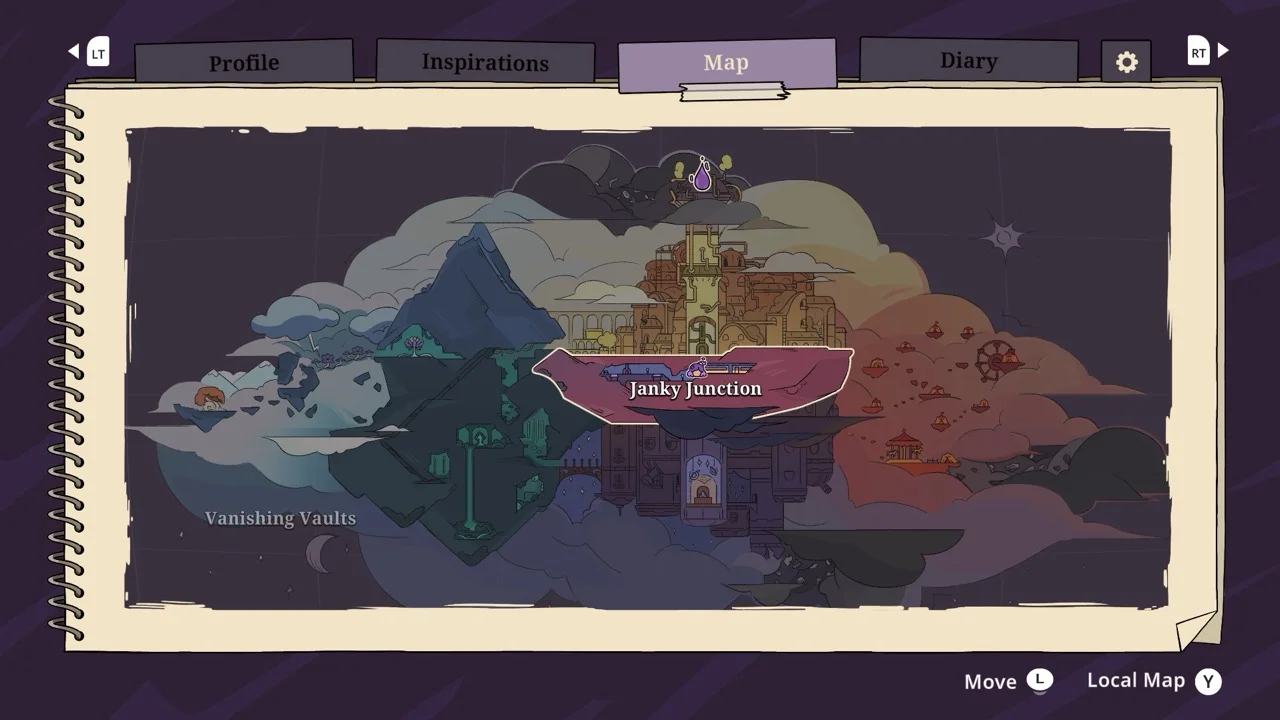Select the Map tab
Screen dimensions: 1280x720
726,63
